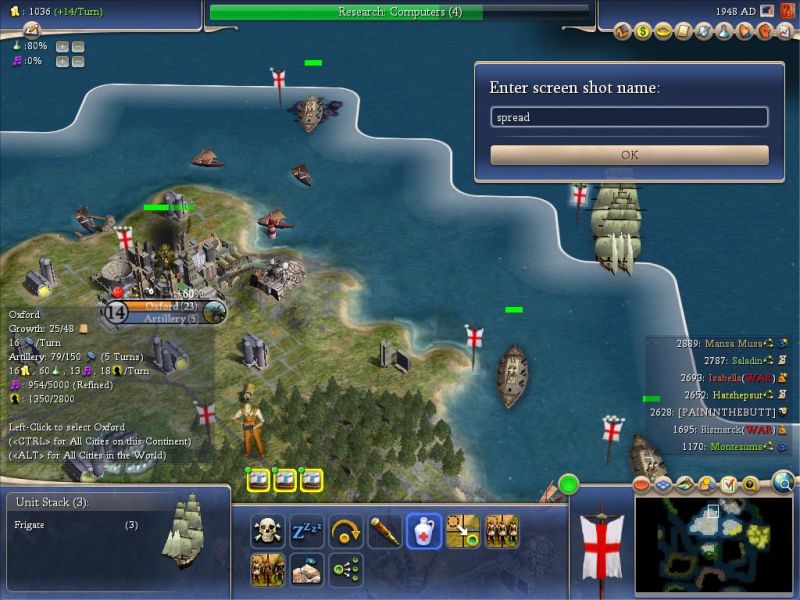This screenshot has width=800, height=600.
Task: Click the green end turn button
Action: click(x=569, y=486)
